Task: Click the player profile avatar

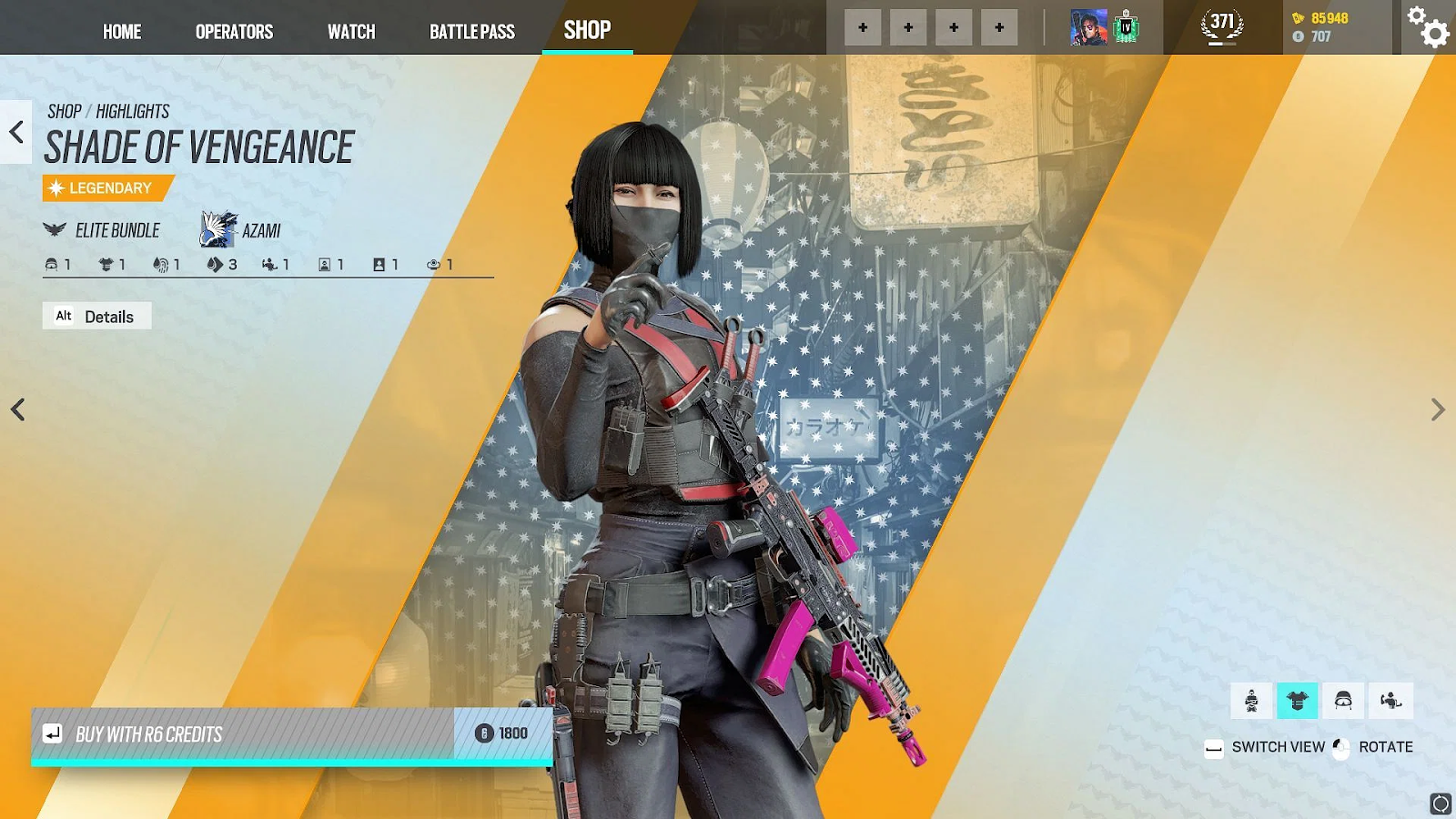Action: 1088,27
